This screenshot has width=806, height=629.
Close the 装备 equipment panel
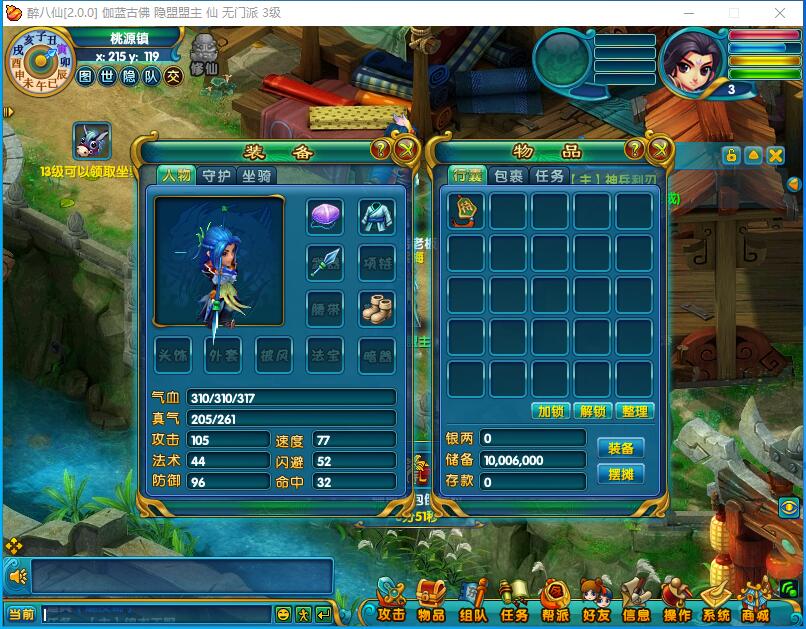pos(406,150)
